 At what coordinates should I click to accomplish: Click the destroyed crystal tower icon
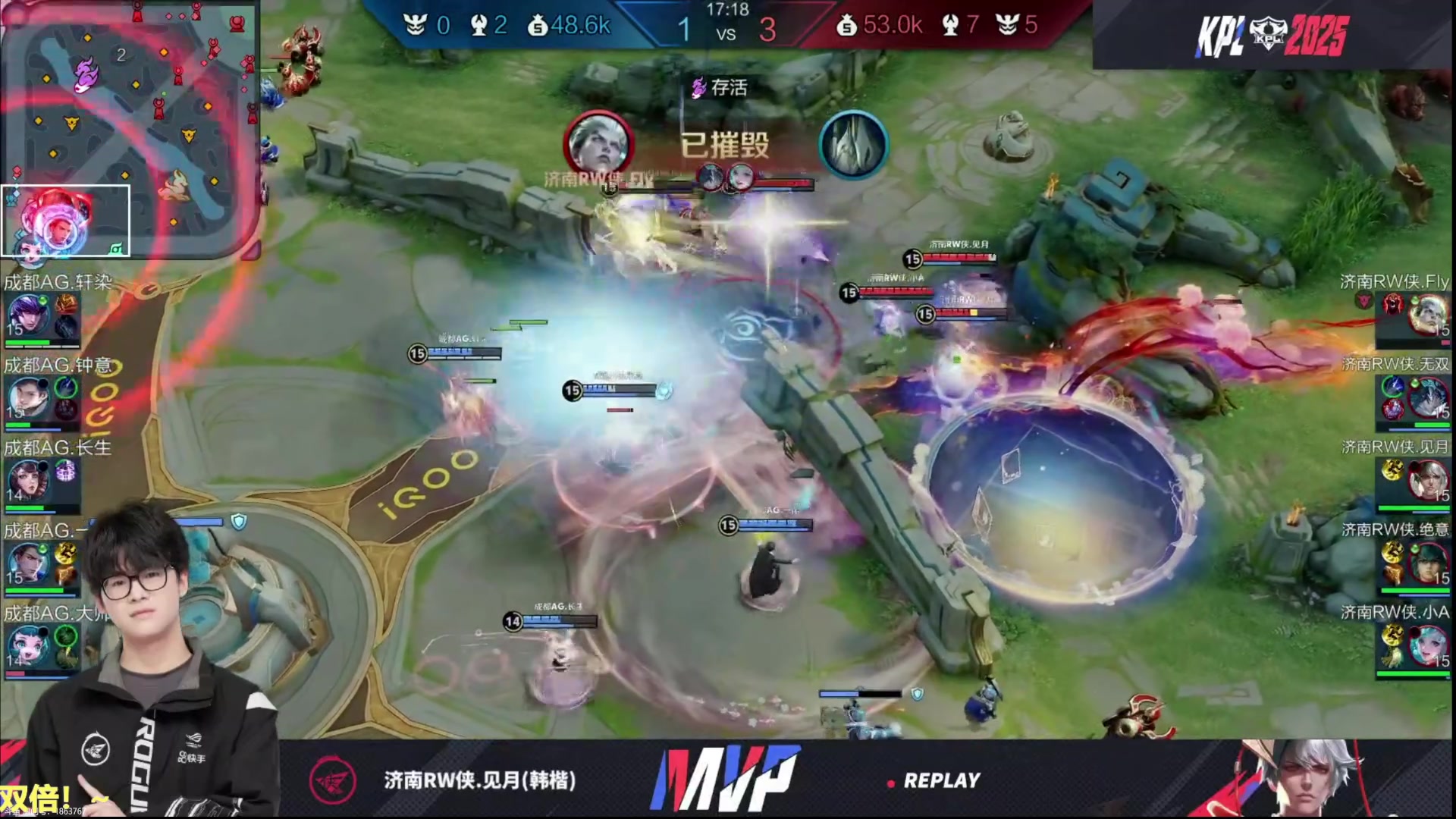click(853, 144)
